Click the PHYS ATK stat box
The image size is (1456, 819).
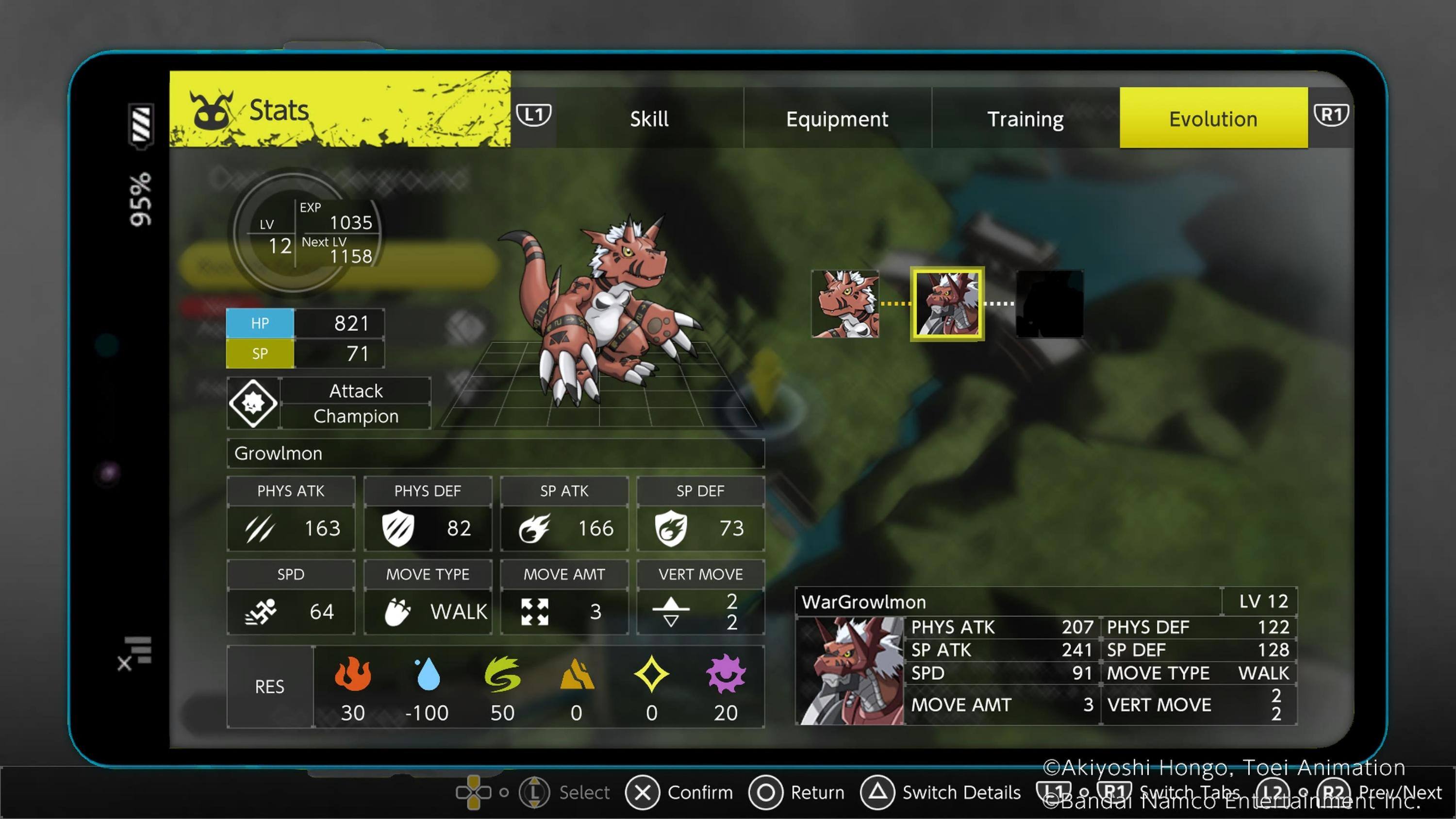pos(291,514)
